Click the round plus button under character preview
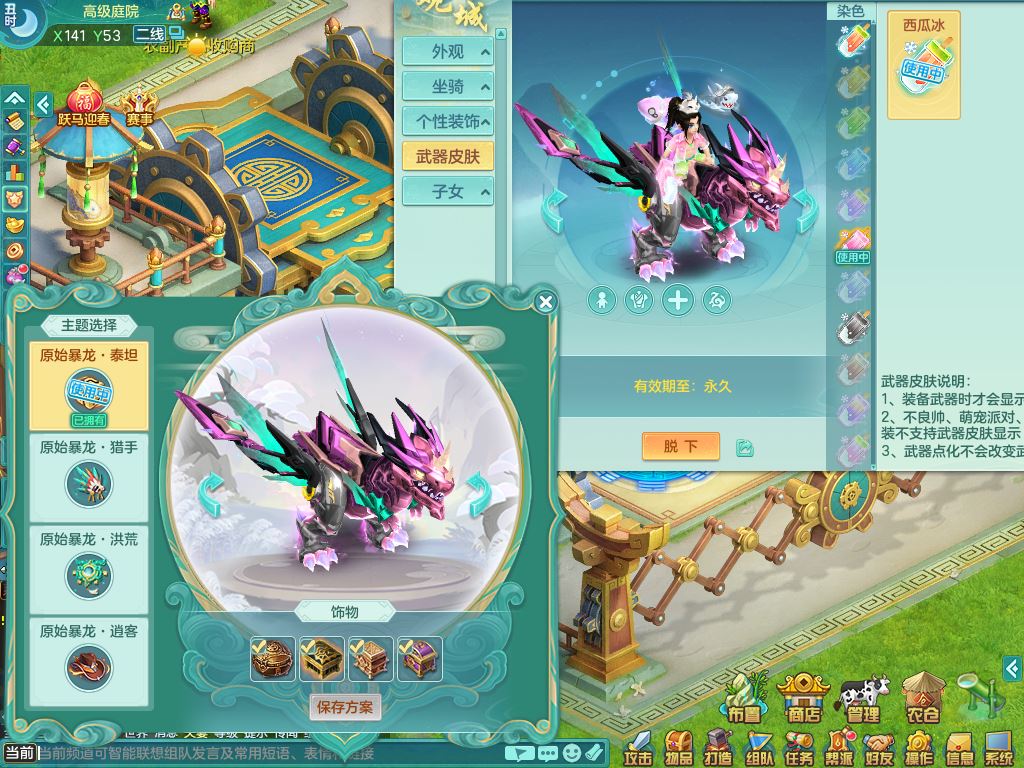The image size is (1024, 768). [678, 299]
